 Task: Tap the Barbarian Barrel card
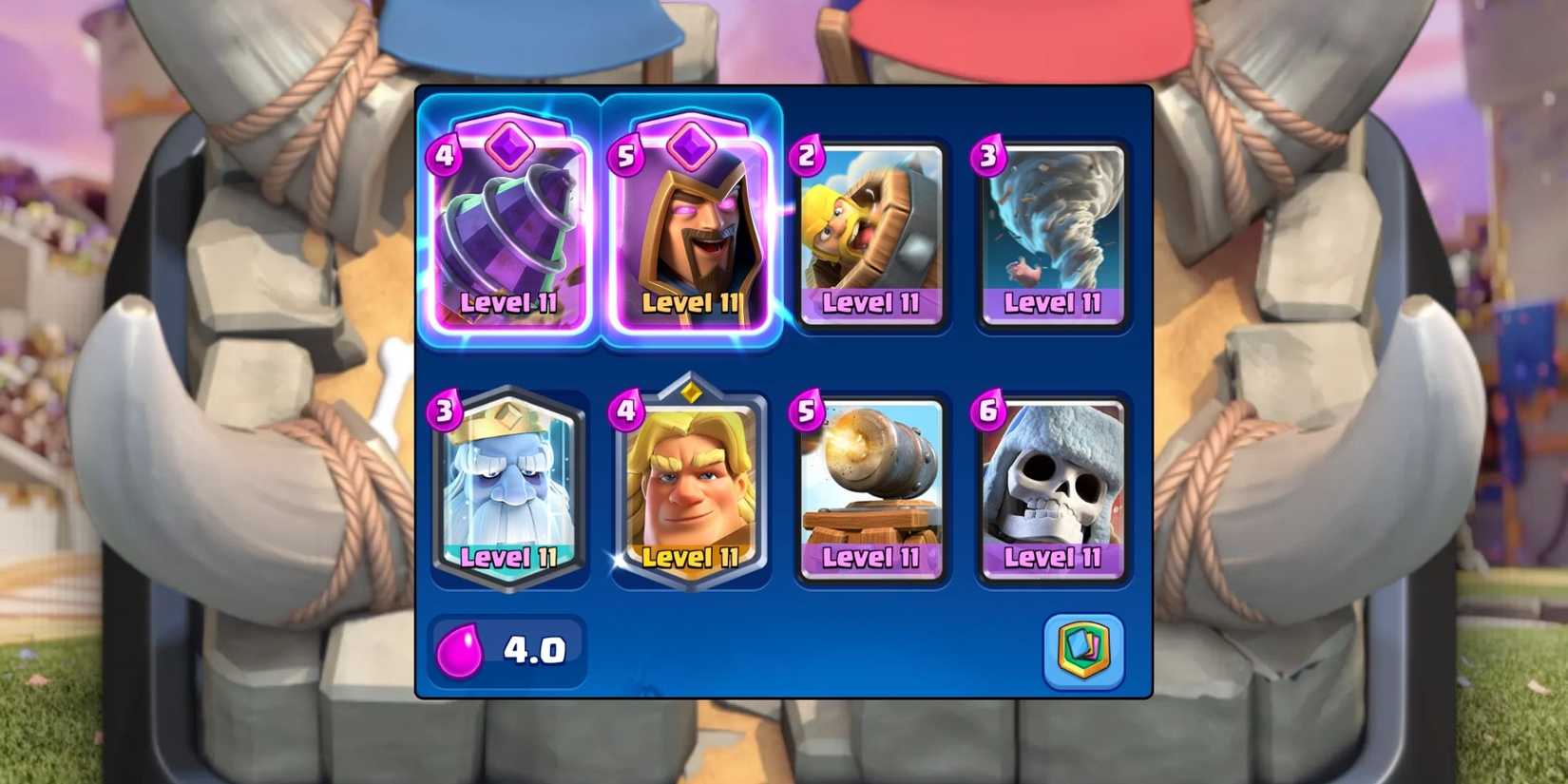[870, 233]
